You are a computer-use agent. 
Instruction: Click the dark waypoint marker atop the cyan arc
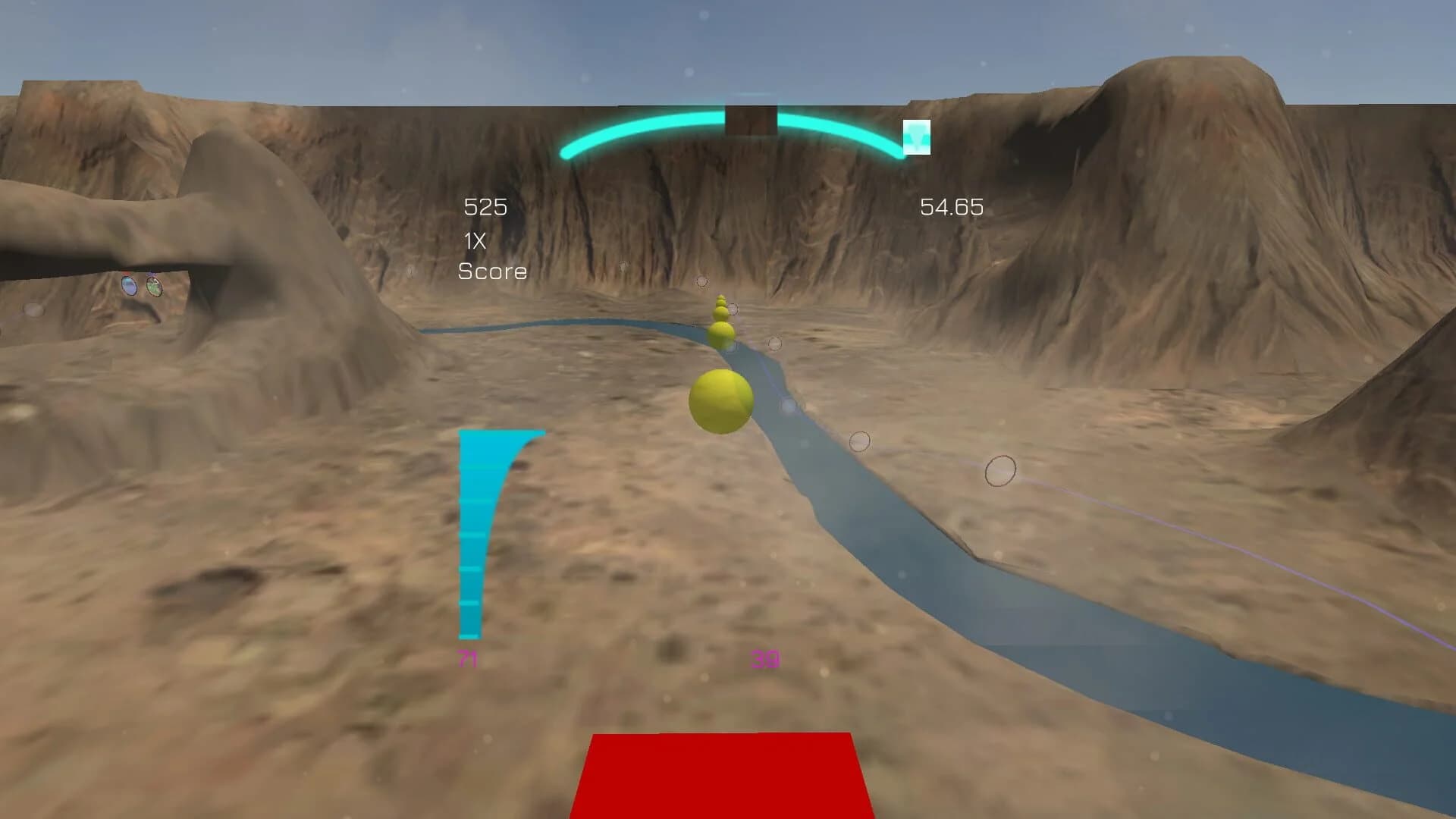click(x=751, y=118)
